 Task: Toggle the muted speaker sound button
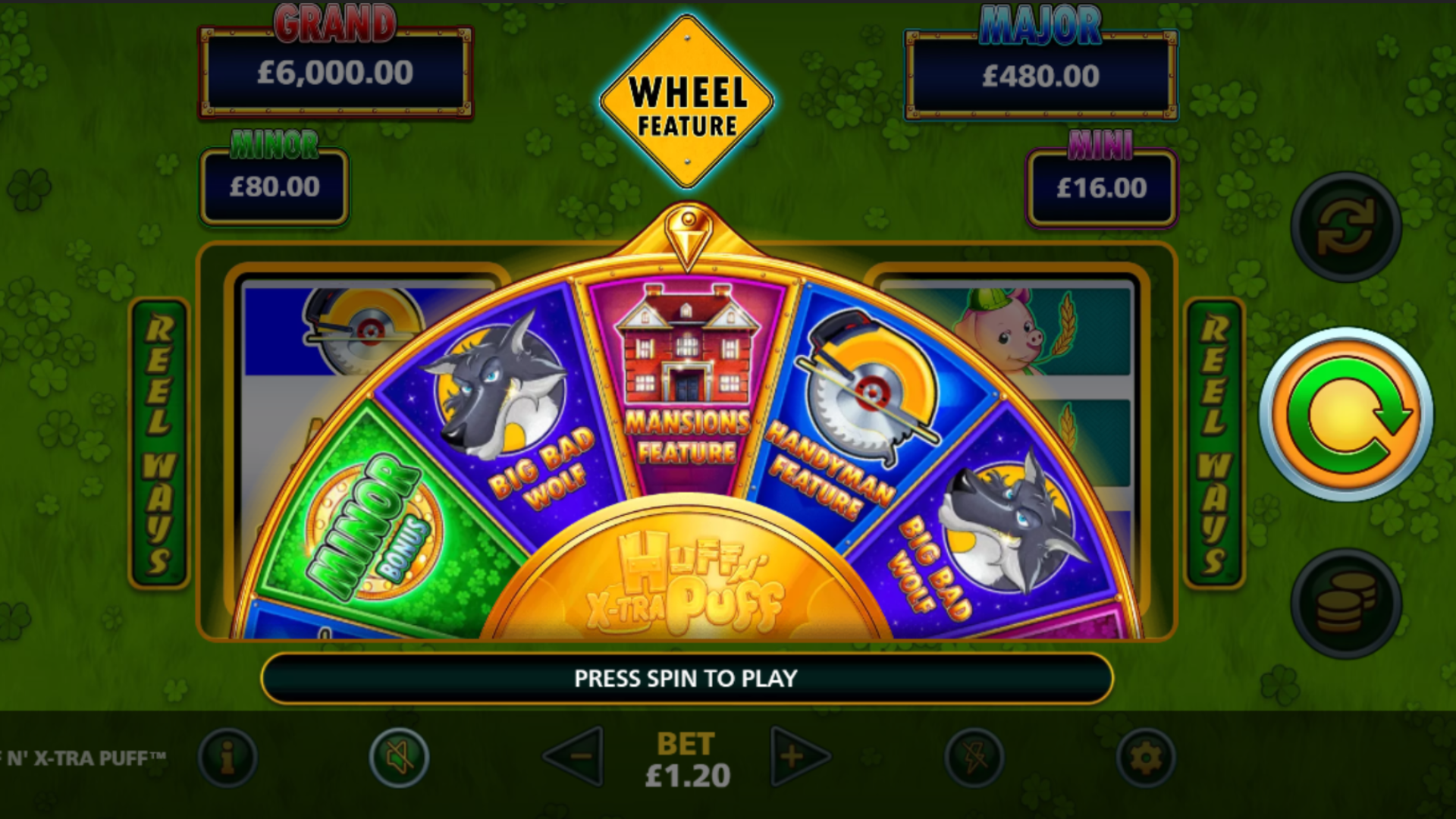tap(399, 757)
